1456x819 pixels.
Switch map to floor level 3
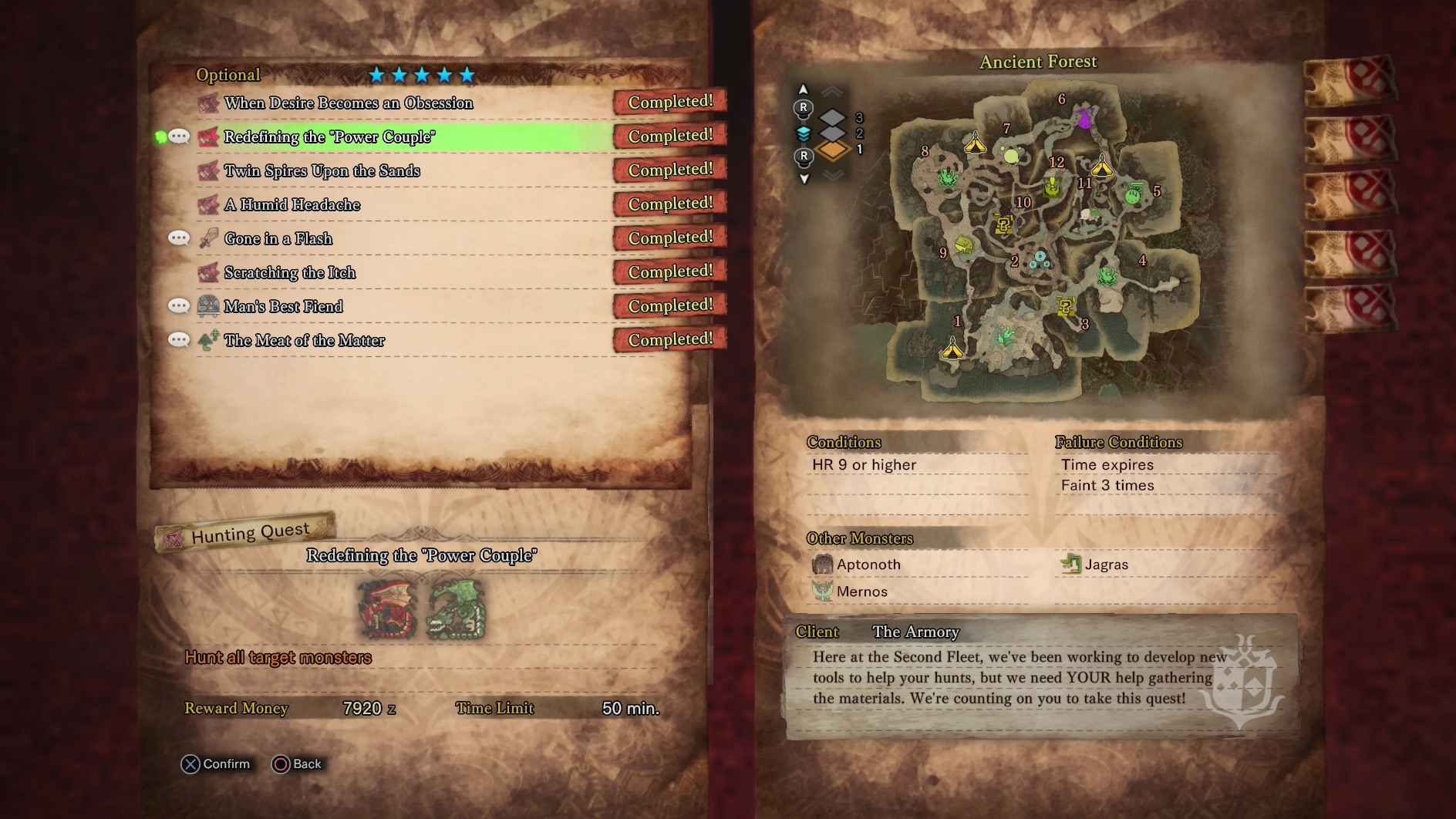point(833,118)
